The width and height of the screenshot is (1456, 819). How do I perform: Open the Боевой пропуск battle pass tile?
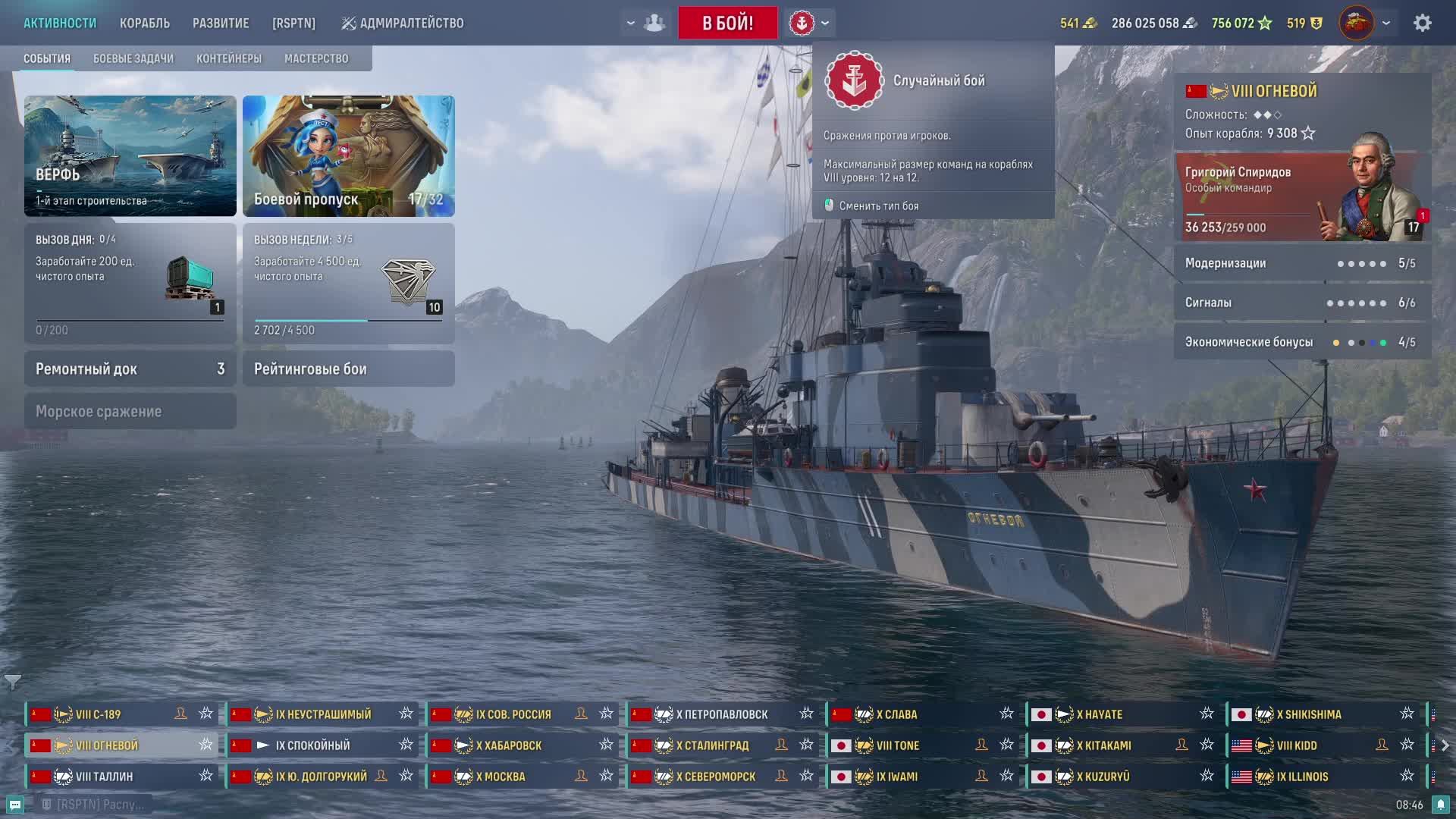(x=349, y=155)
